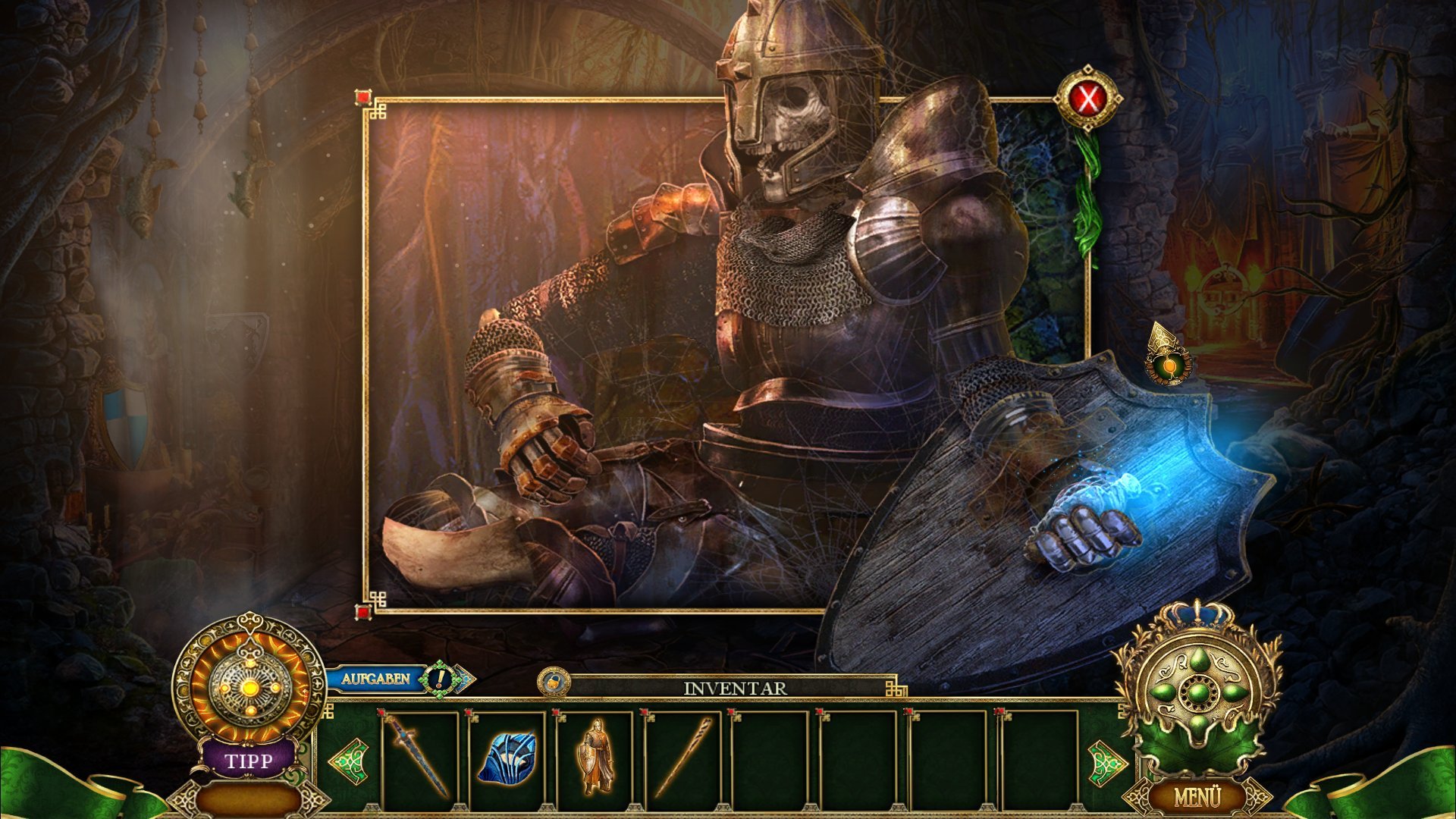Close the knight close-up window
Screen dimensions: 1456x819
pyautogui.click(x=1088, y=99)
